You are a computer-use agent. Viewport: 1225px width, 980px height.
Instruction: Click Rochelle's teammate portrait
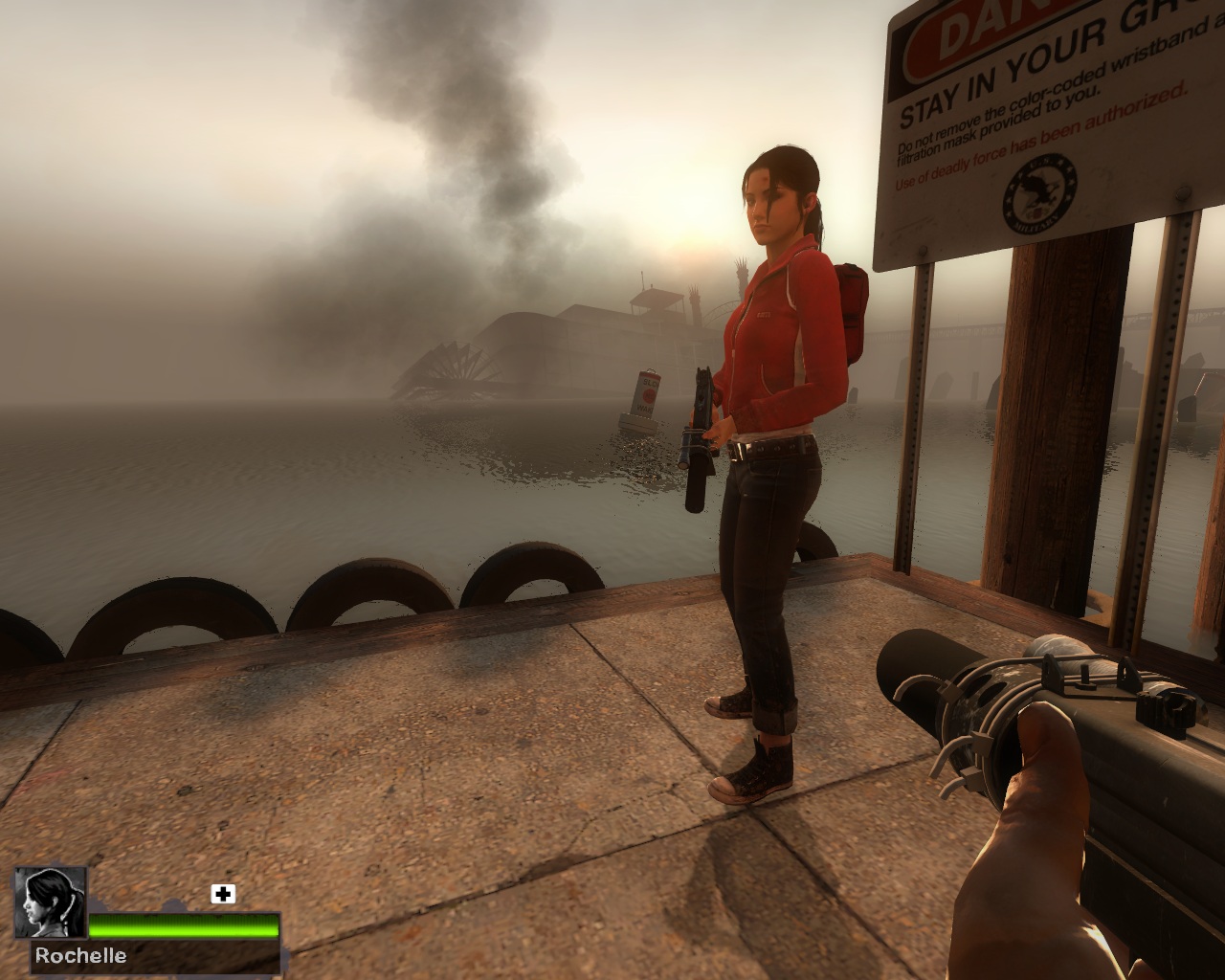point(50,903)
